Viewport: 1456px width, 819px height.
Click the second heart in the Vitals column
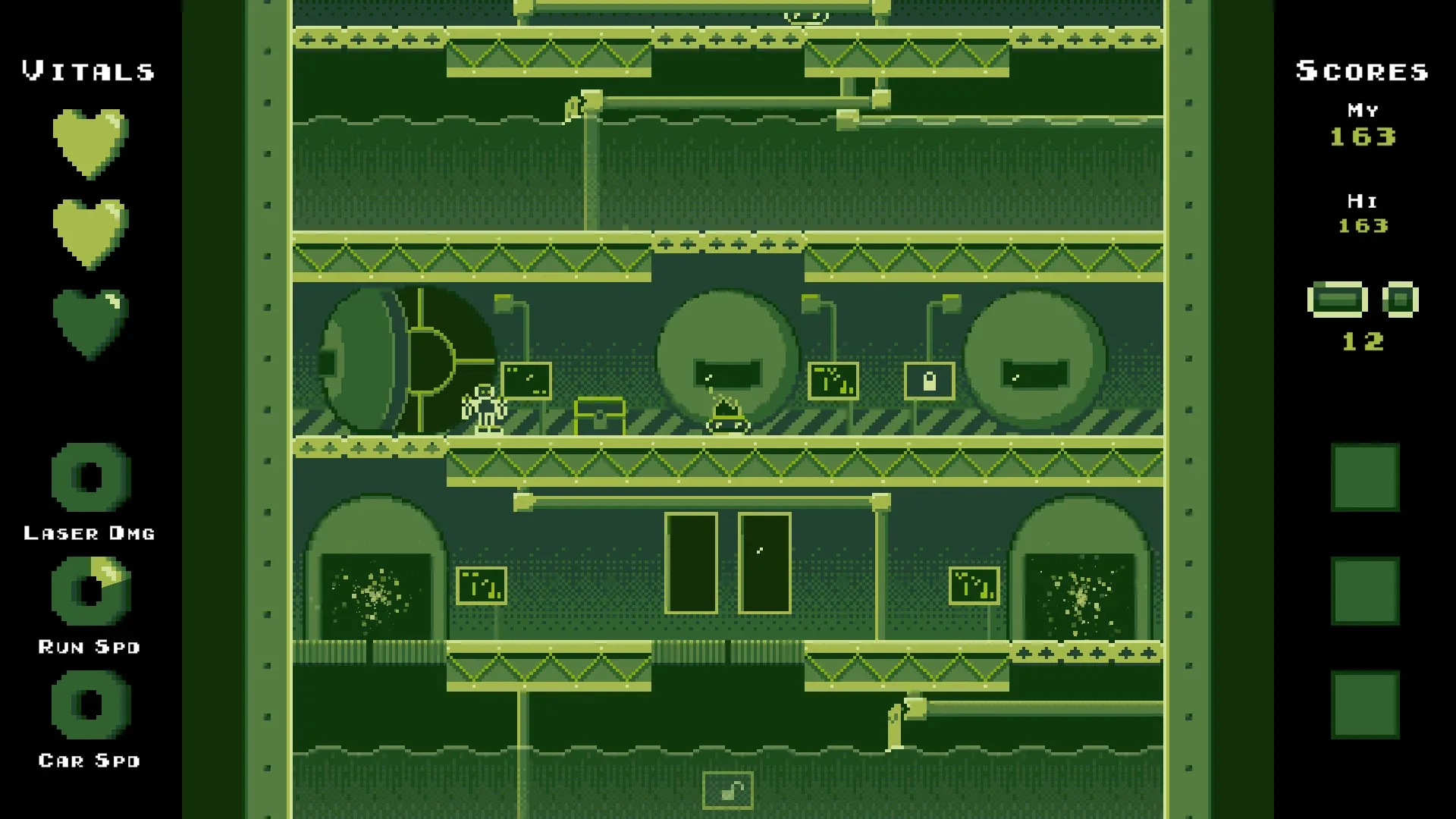87,231
